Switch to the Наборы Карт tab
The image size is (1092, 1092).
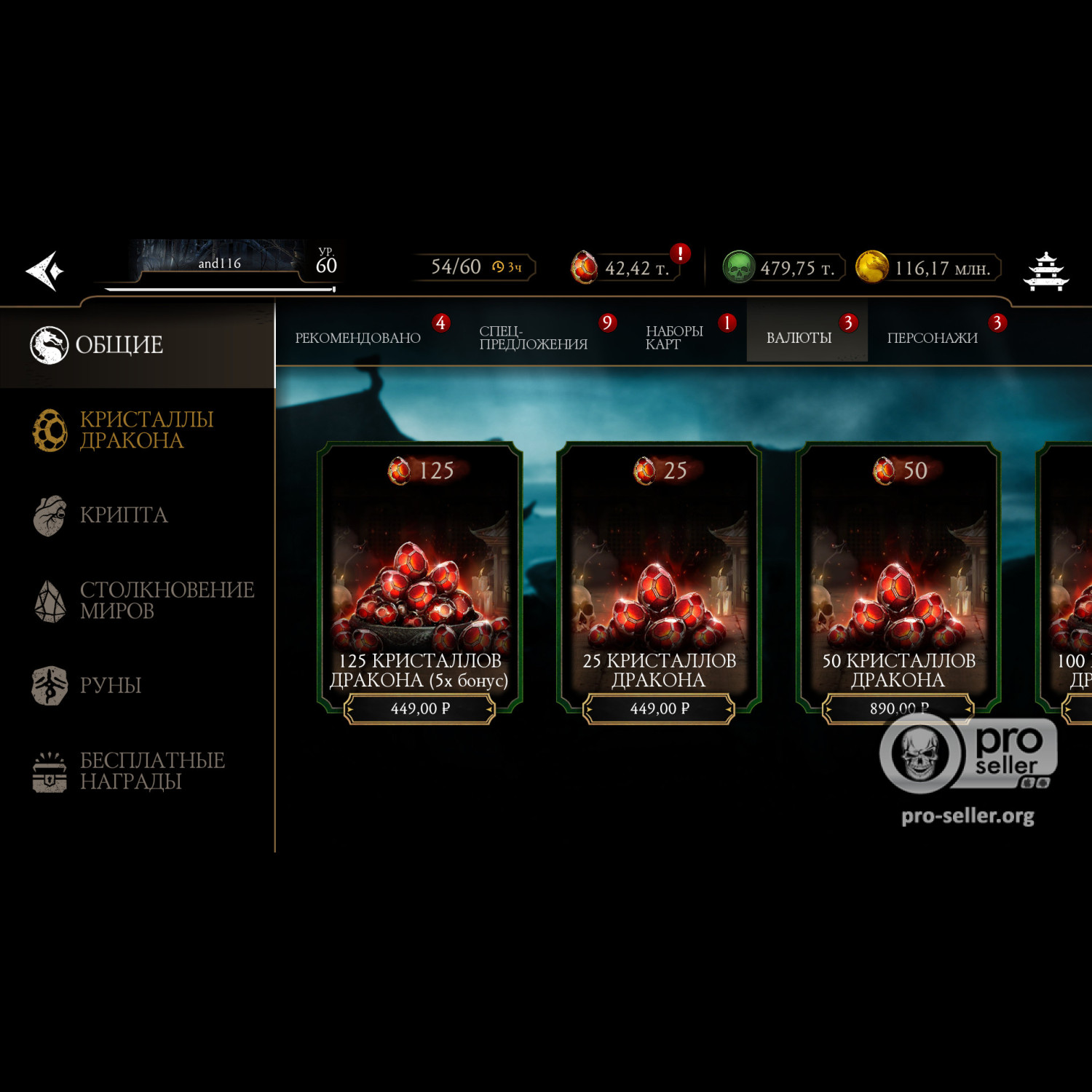673,338
